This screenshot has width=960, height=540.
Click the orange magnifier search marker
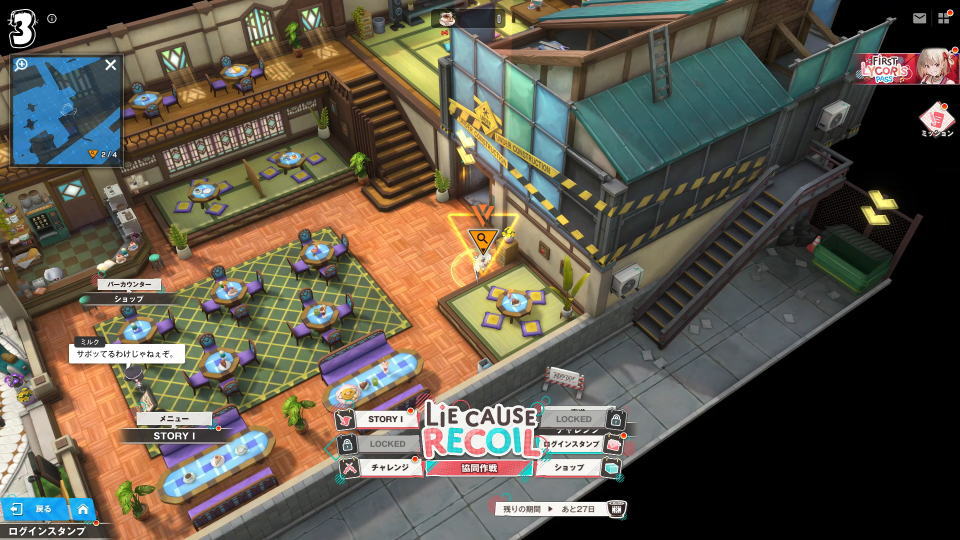(x=483, y=239)
